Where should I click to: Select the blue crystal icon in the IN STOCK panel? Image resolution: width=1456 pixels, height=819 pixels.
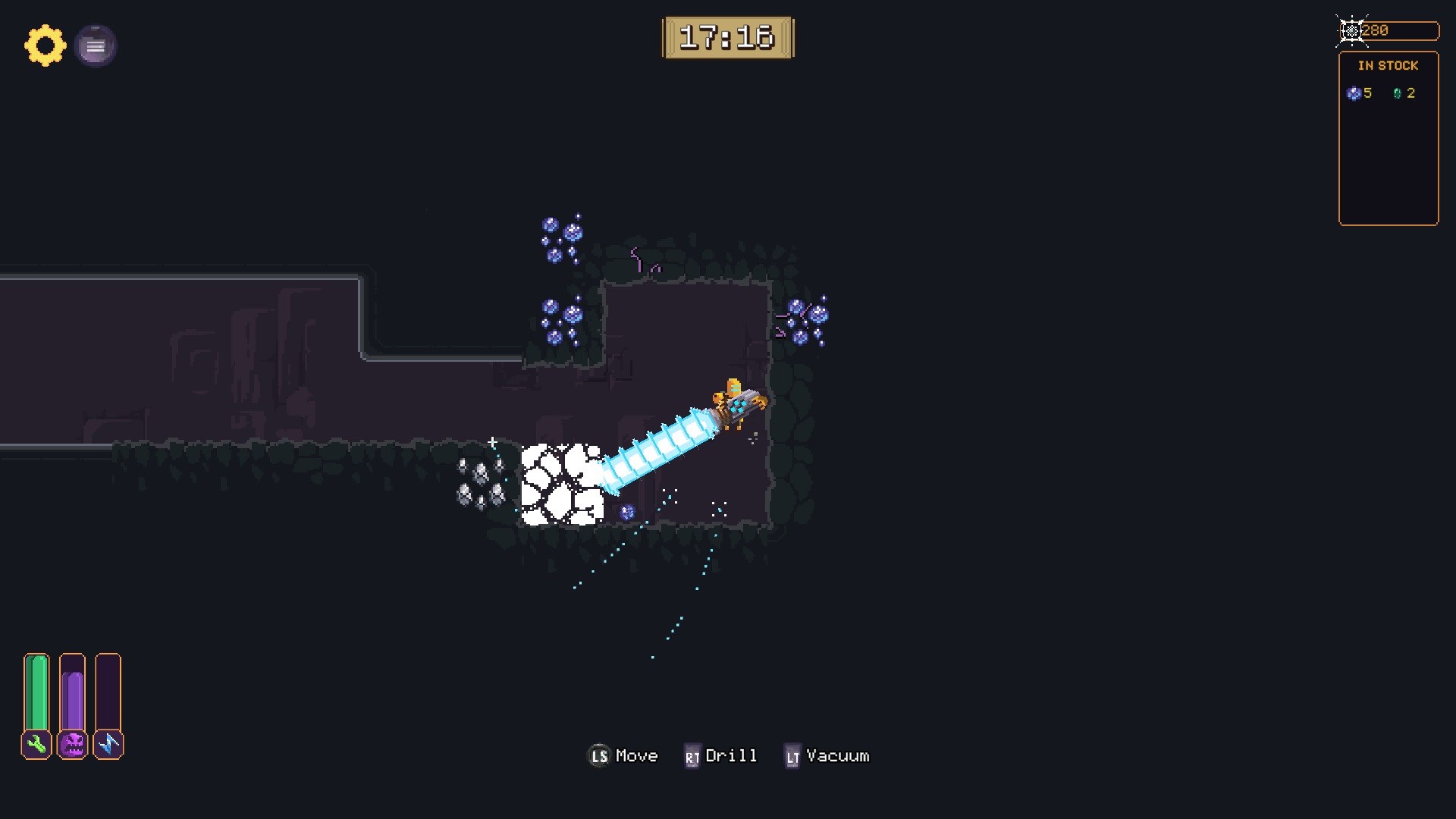(1354, 93)
